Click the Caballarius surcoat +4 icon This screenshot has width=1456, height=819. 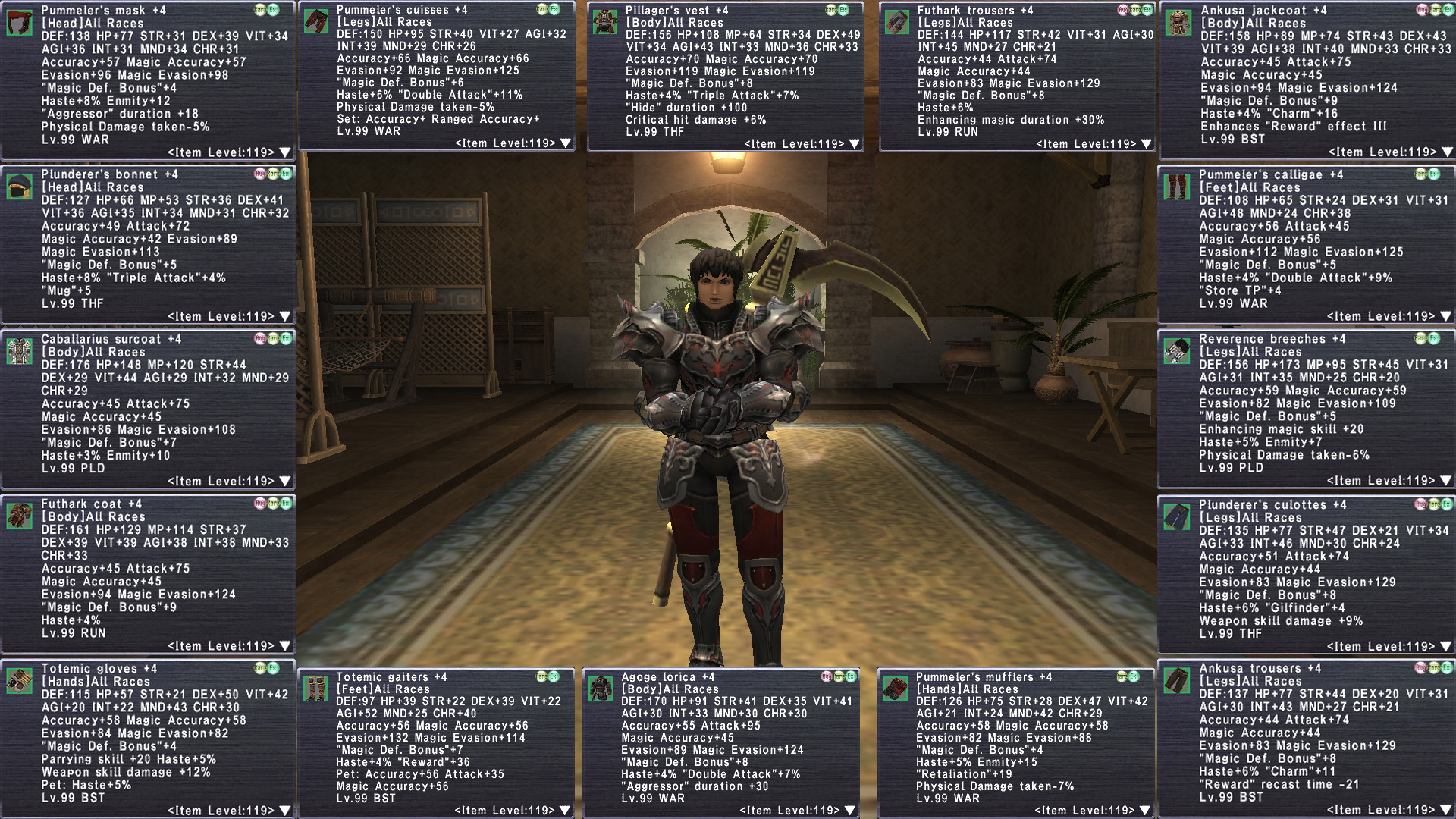click(20, 351)
